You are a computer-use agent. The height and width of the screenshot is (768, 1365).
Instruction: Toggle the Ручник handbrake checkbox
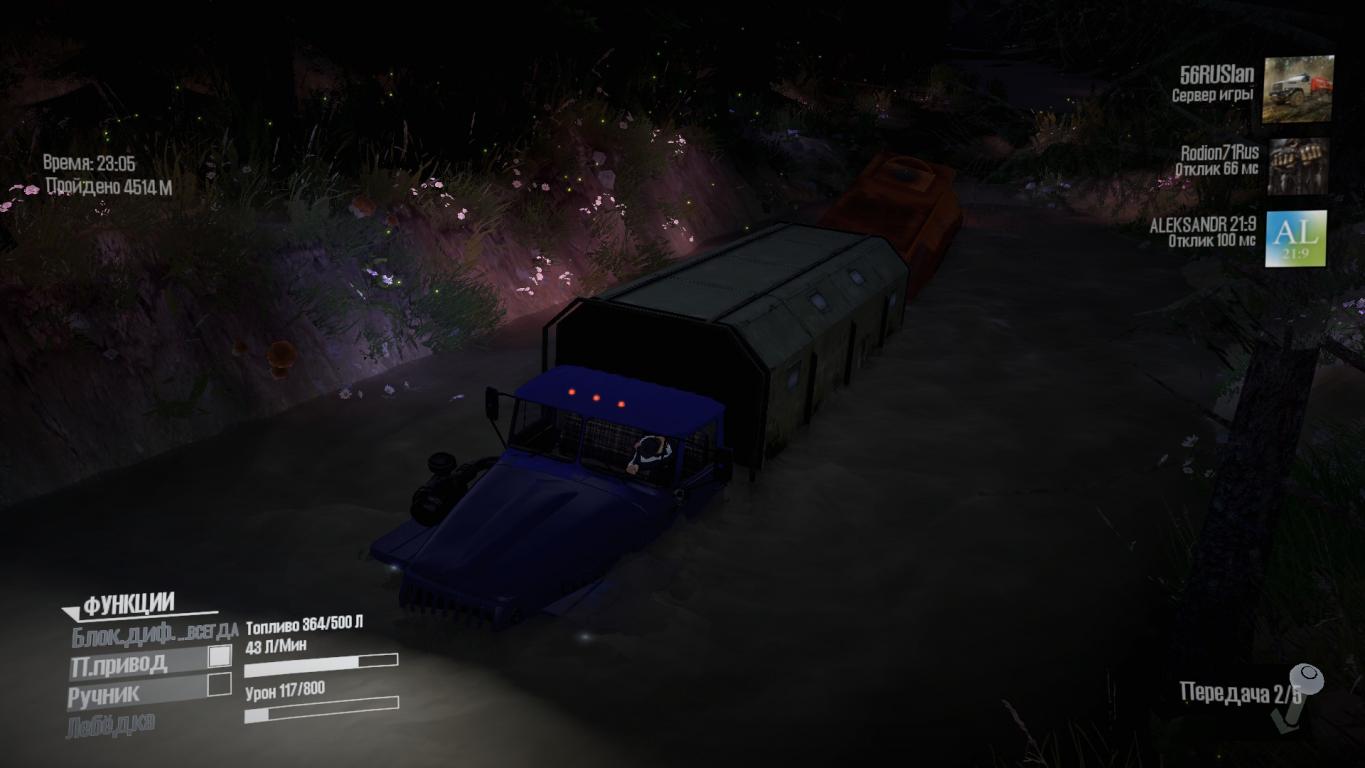pyautogui.click(x=219, y=685)
